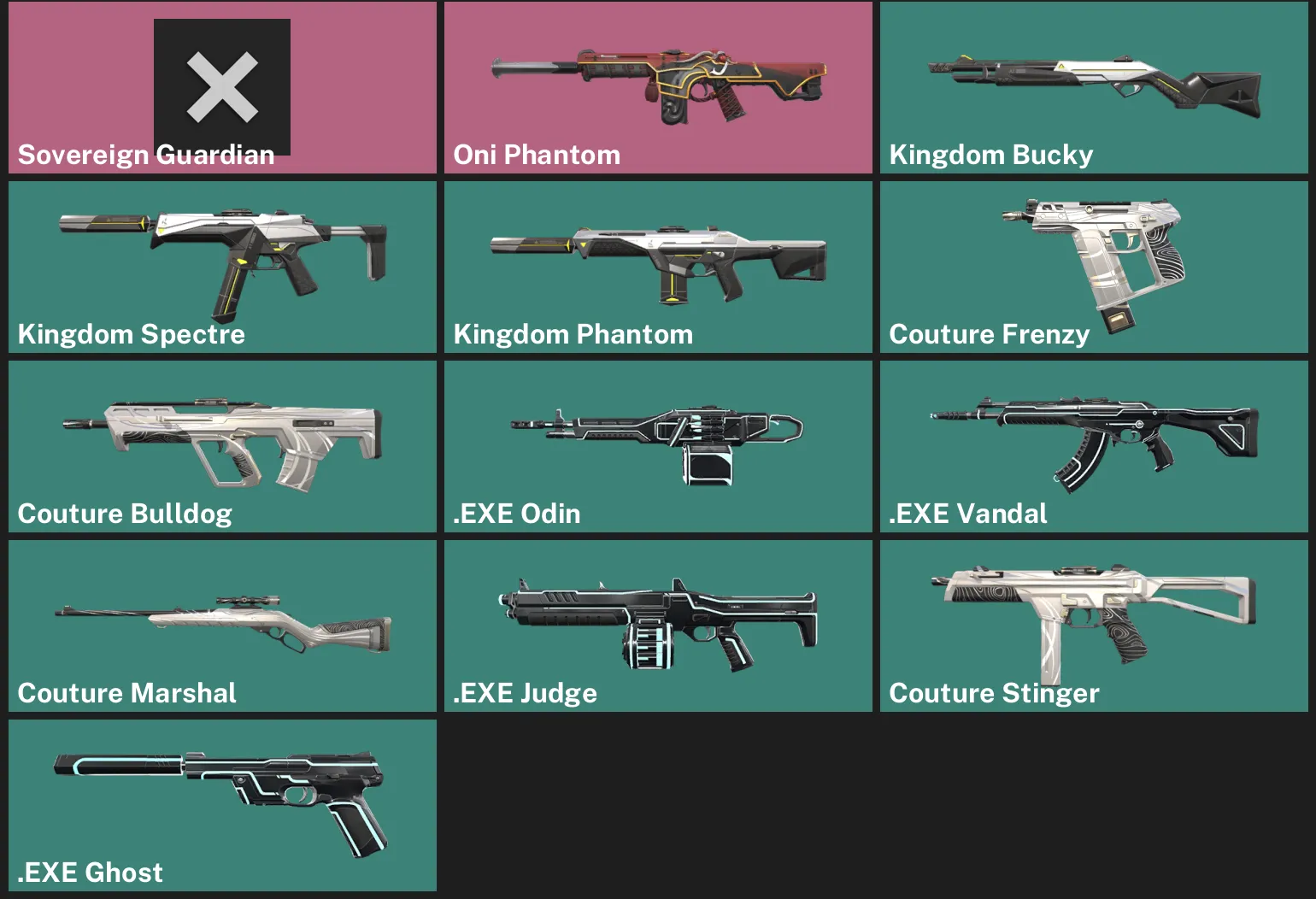Click the Oni Phantom label text
Viewport: 1316px width, 899px height.
click(537, 155)
